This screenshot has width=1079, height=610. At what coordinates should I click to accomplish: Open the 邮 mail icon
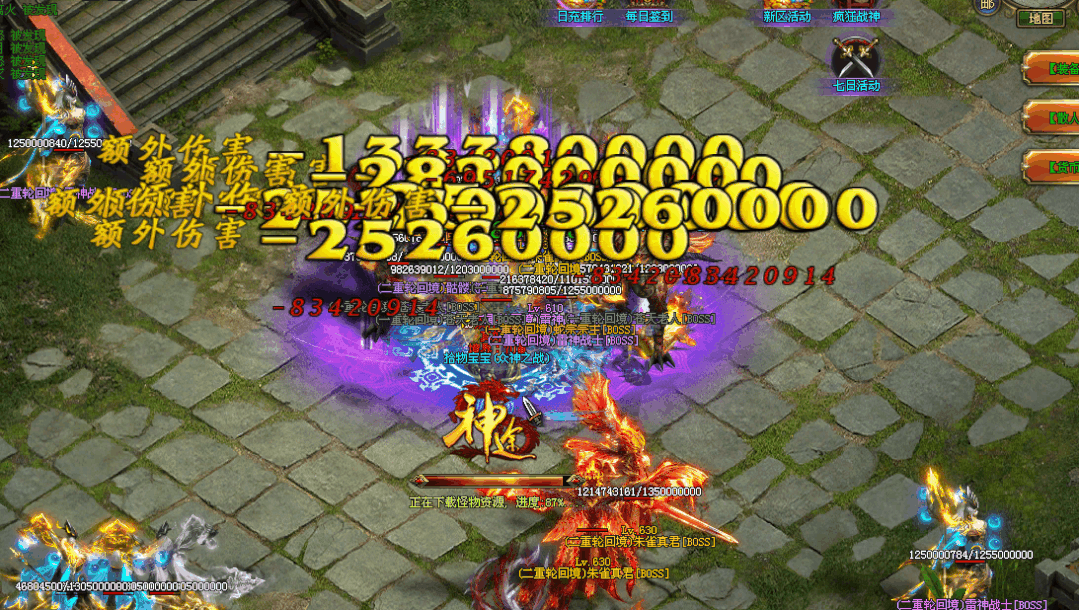(x=988, y=6)
